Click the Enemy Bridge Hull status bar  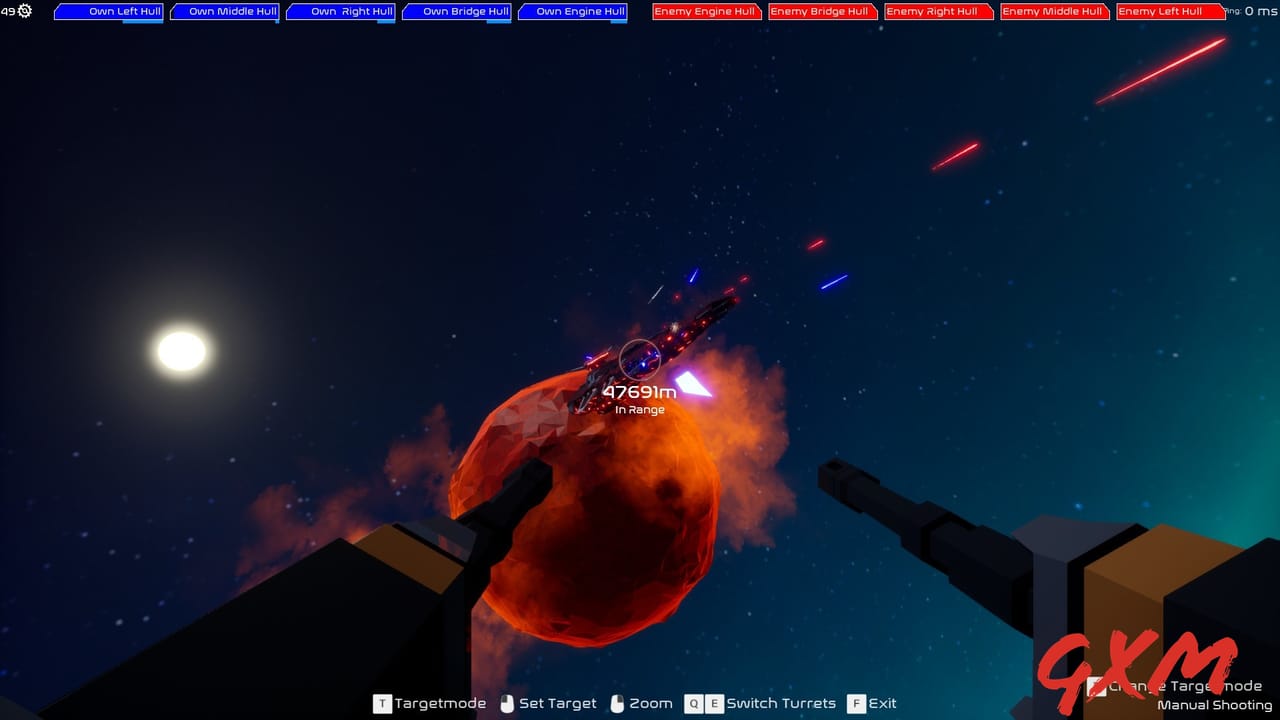tap(823, 12)
